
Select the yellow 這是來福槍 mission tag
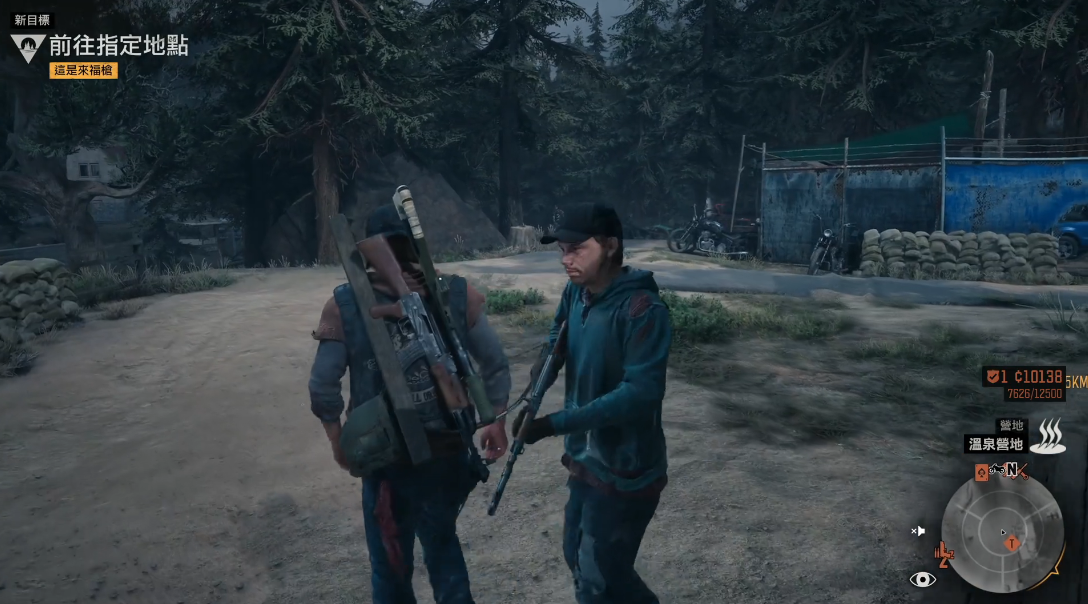click(x=83, y=70)
